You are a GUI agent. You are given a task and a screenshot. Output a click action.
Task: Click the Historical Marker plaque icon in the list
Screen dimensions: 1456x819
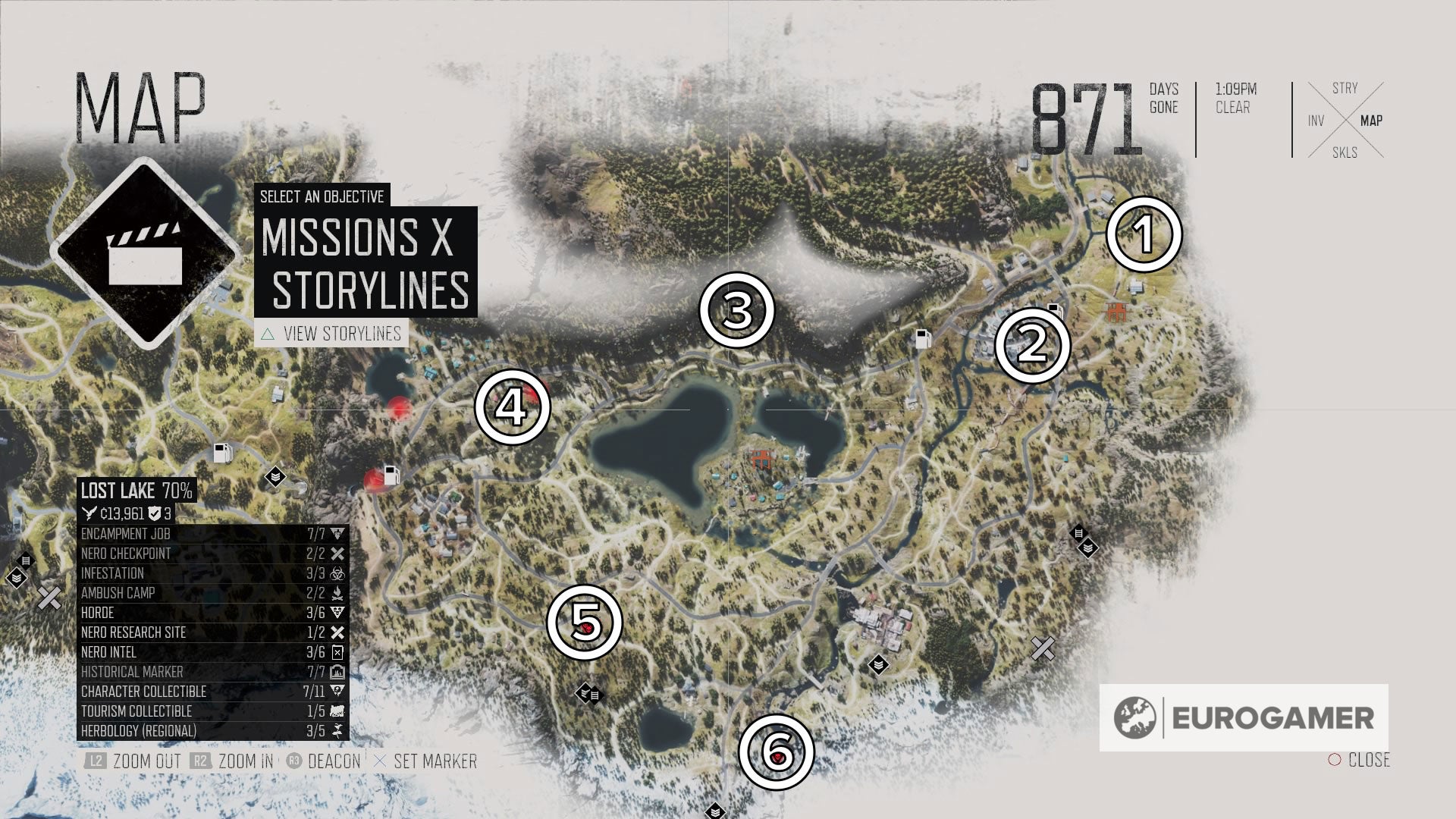tap(336, 672)
